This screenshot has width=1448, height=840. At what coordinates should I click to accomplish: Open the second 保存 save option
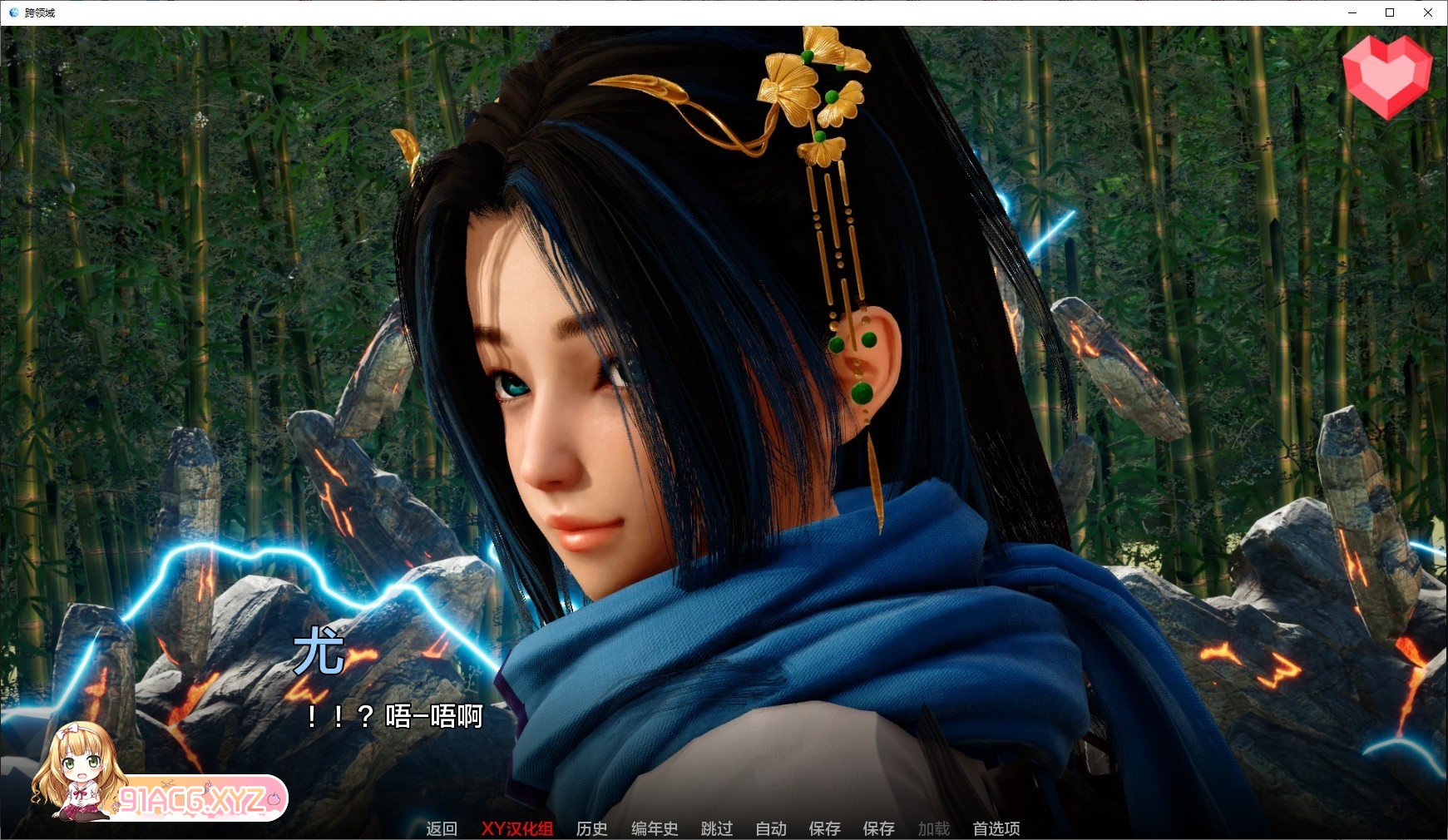878,828
